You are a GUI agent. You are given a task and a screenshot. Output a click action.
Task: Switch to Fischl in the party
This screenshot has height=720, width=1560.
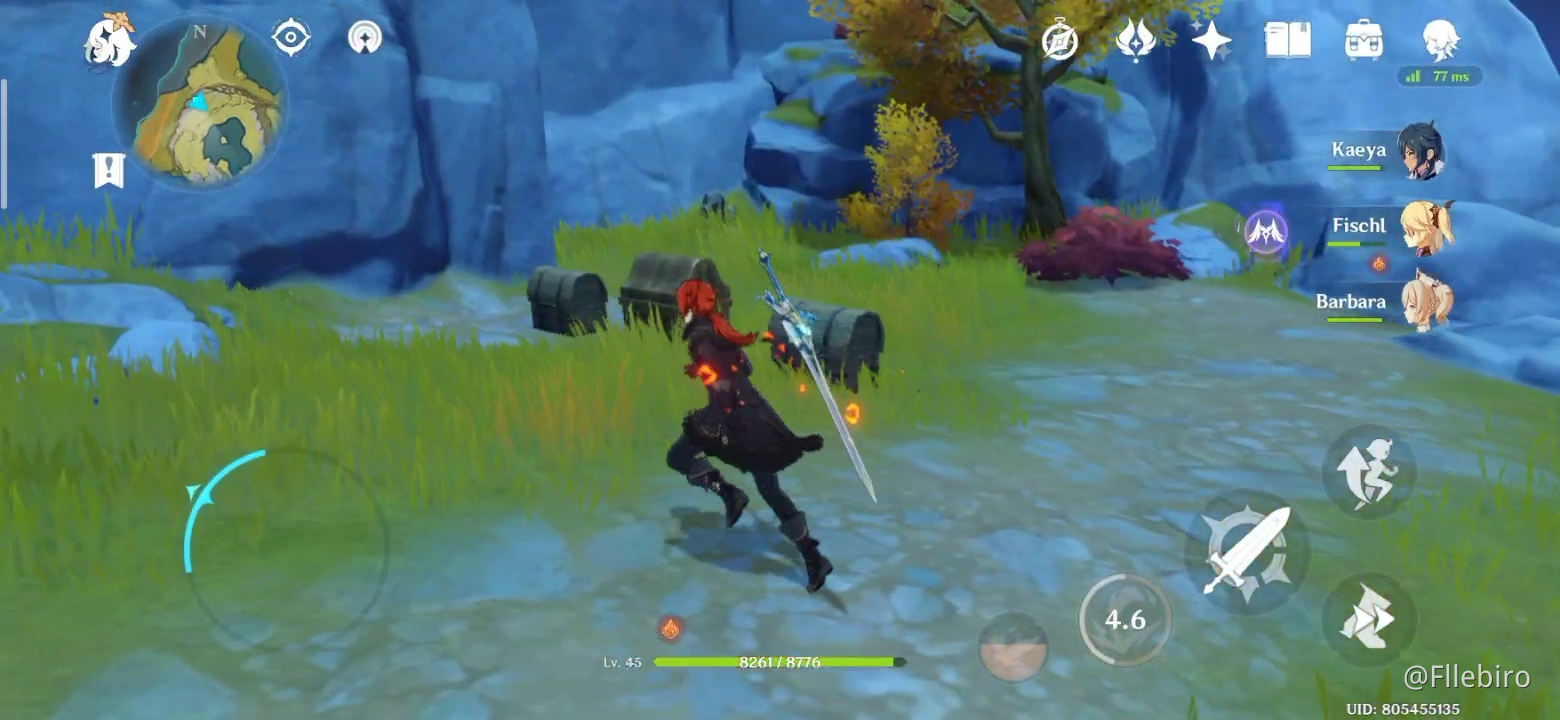(x=1425, y=227)
